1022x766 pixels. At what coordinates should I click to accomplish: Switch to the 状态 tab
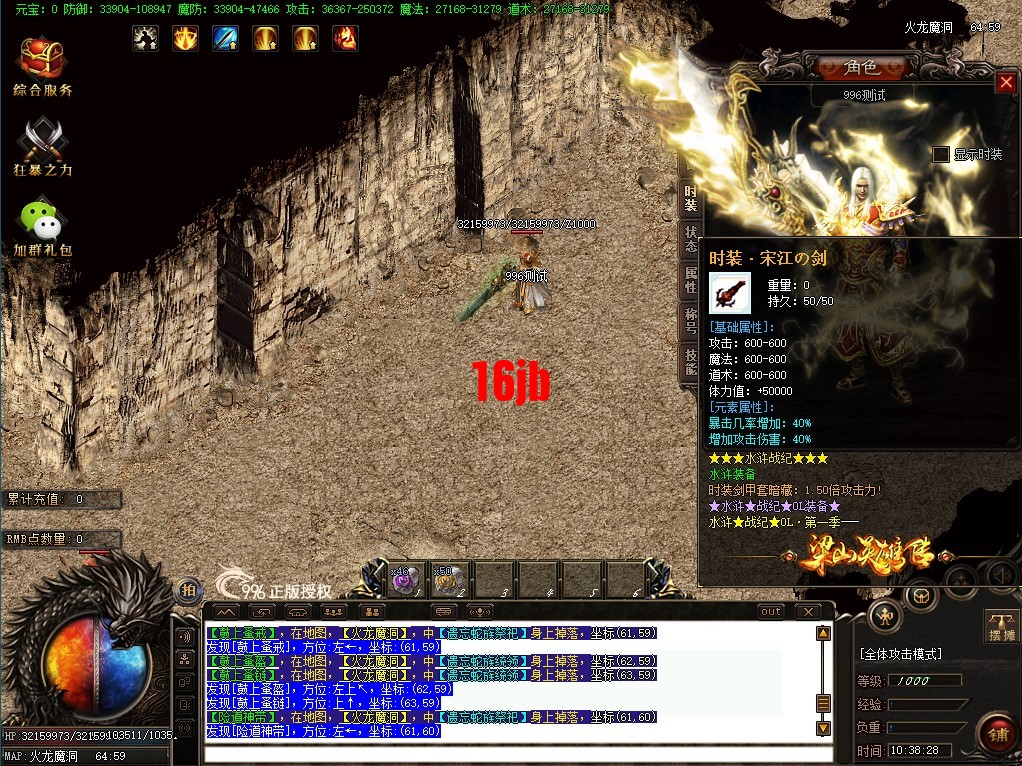click(x=690, y=240)
